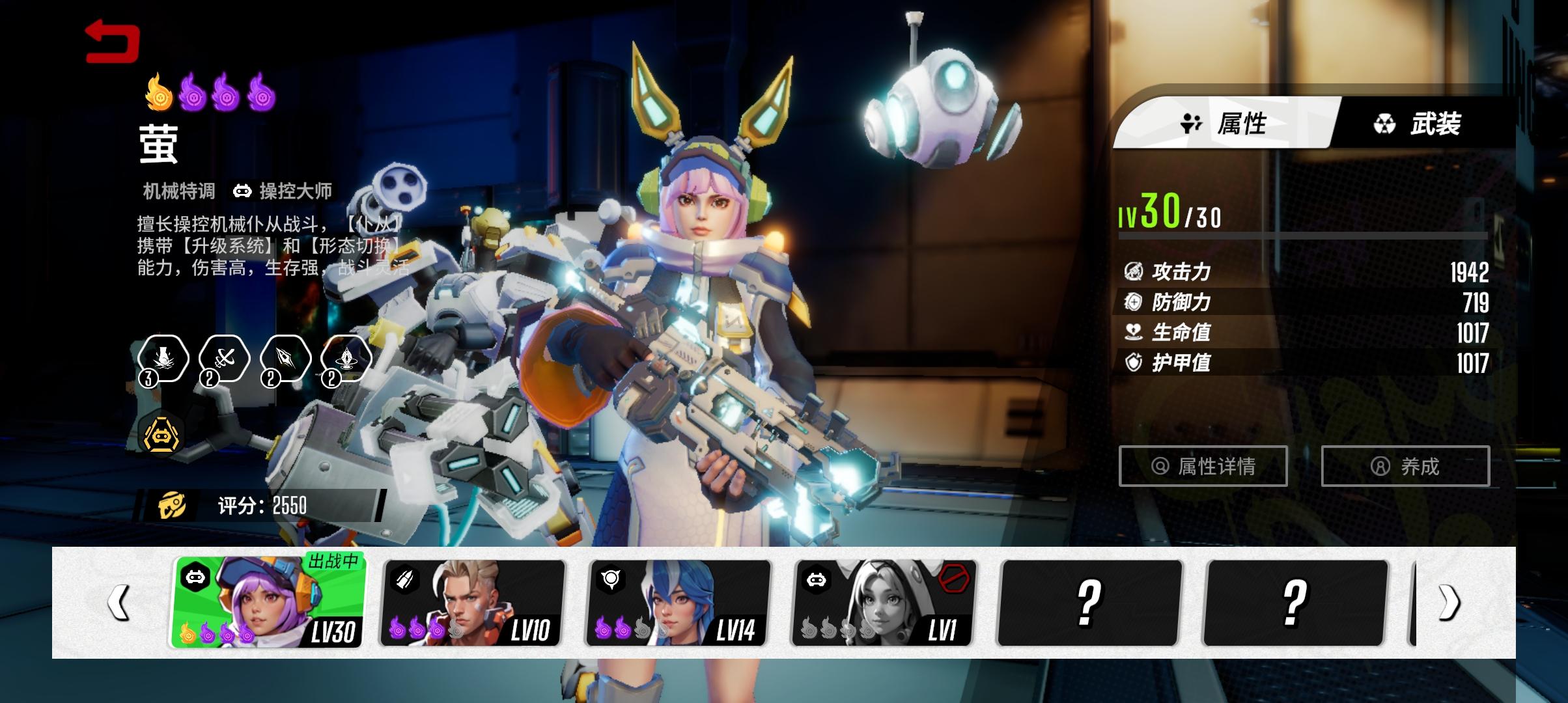Open the blade slash skill icon

pos(285,359)
